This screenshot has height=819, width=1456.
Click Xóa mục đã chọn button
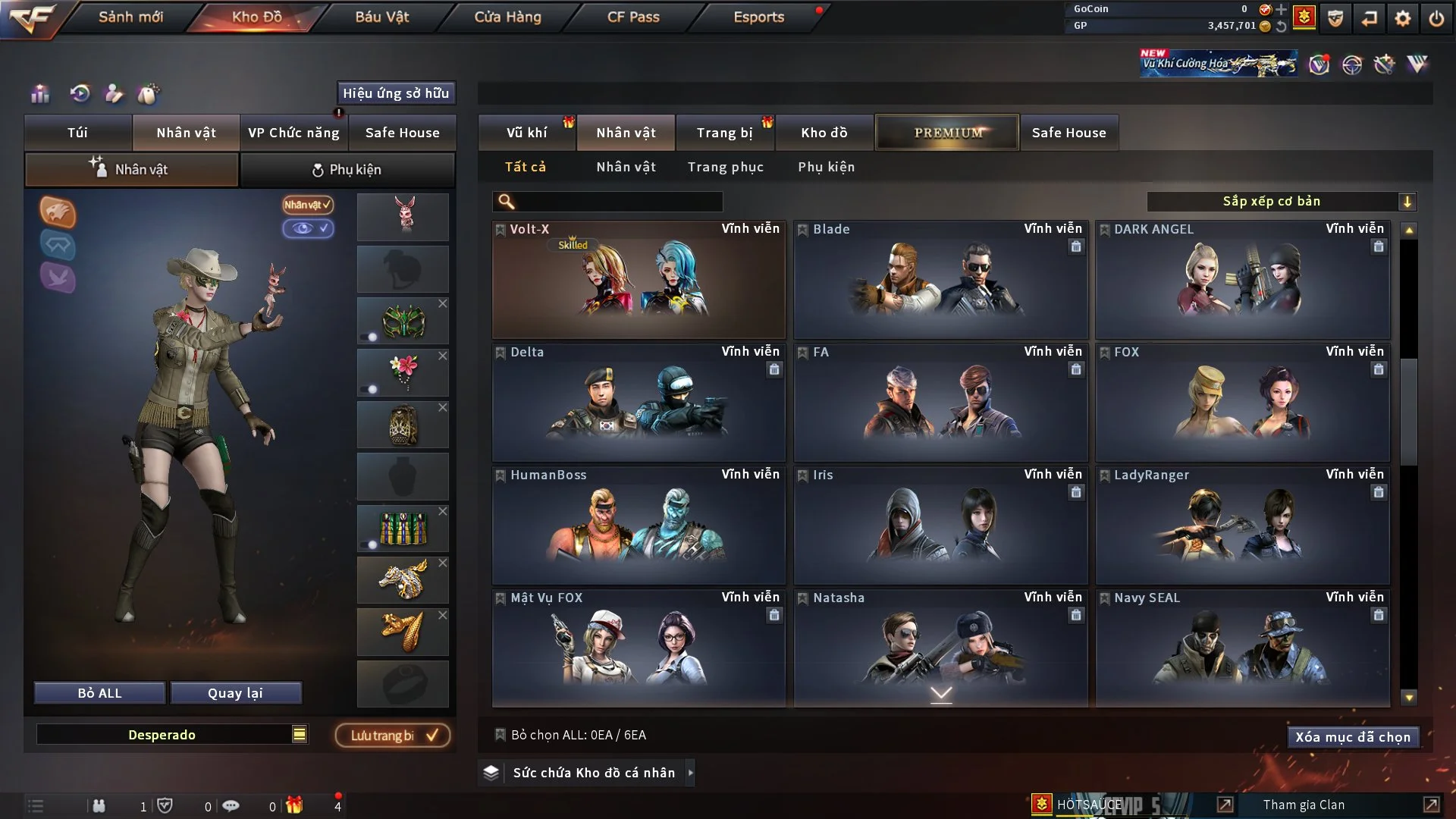pos(1352,737)
